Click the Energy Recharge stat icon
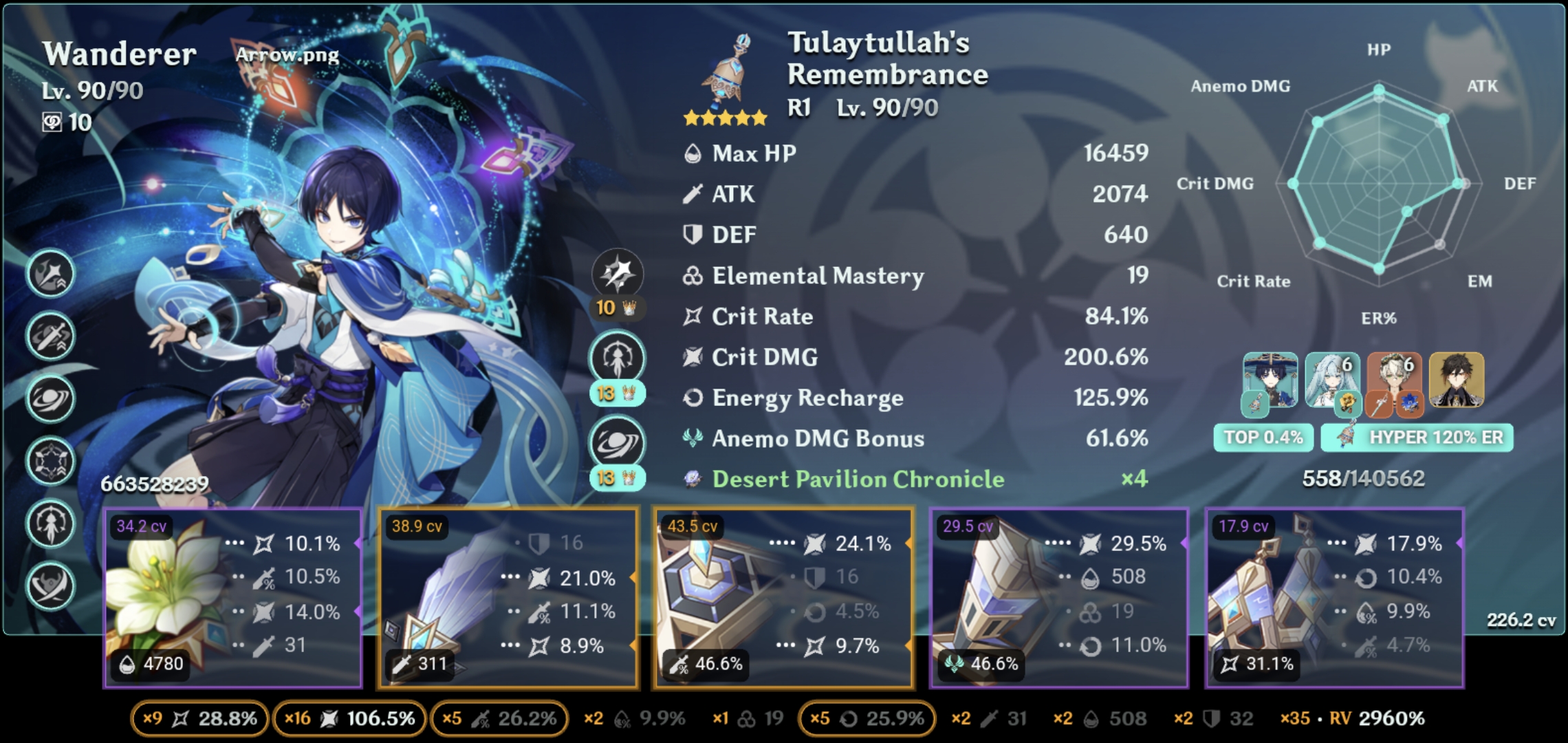The image size is (1568, 743). (693, 398)
